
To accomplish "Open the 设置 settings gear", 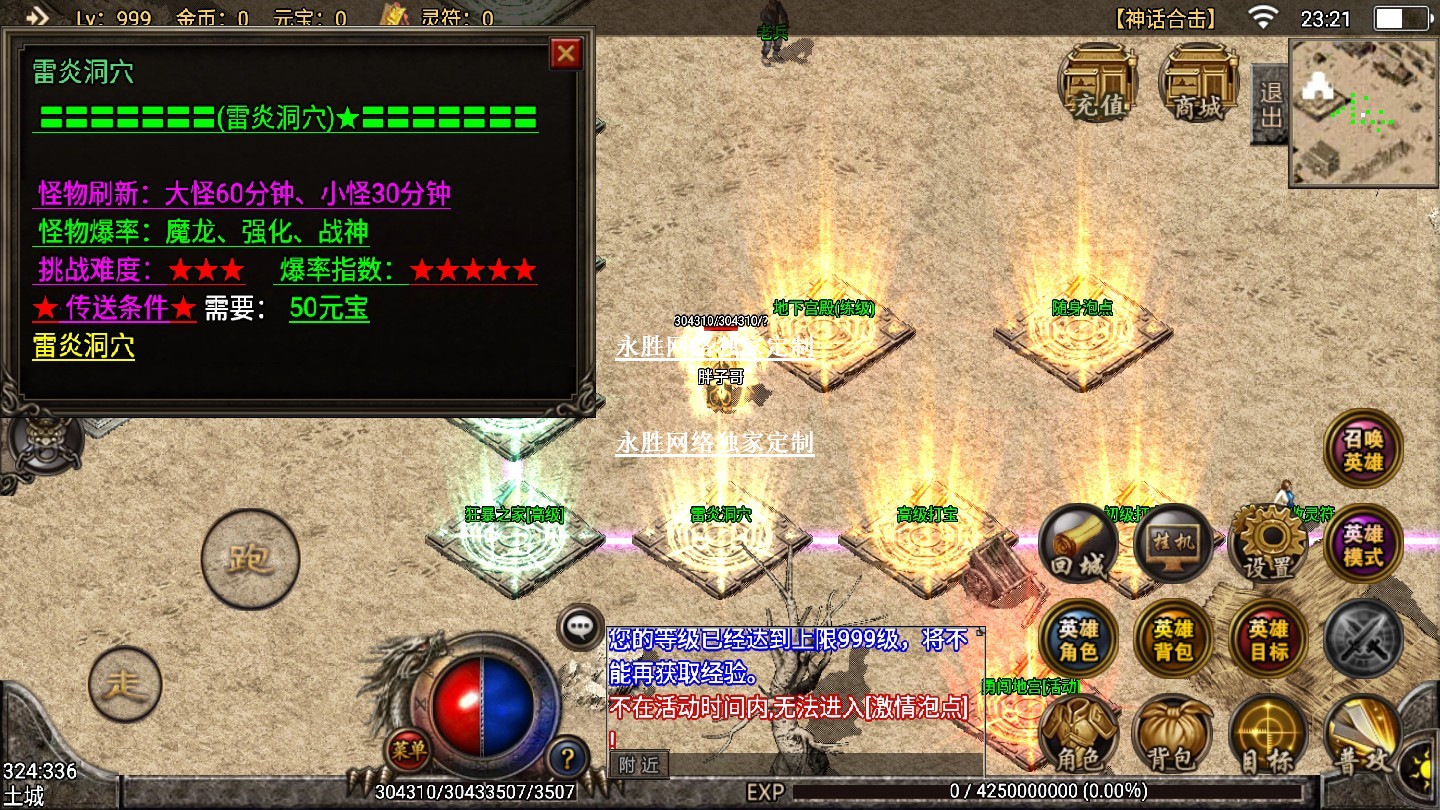I will (x=1268, y=545).
